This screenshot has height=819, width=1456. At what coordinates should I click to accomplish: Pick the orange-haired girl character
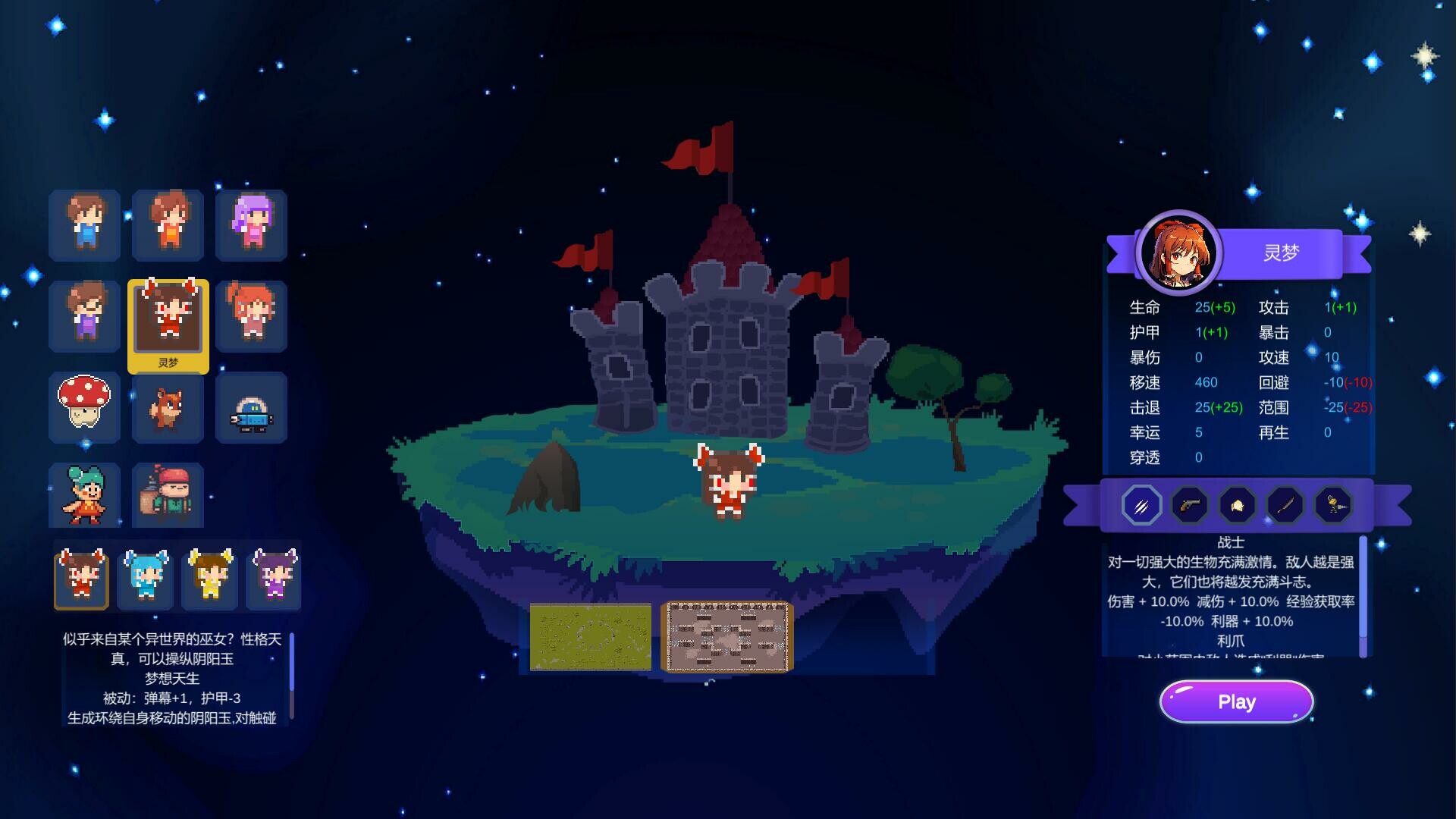(251, 316)
